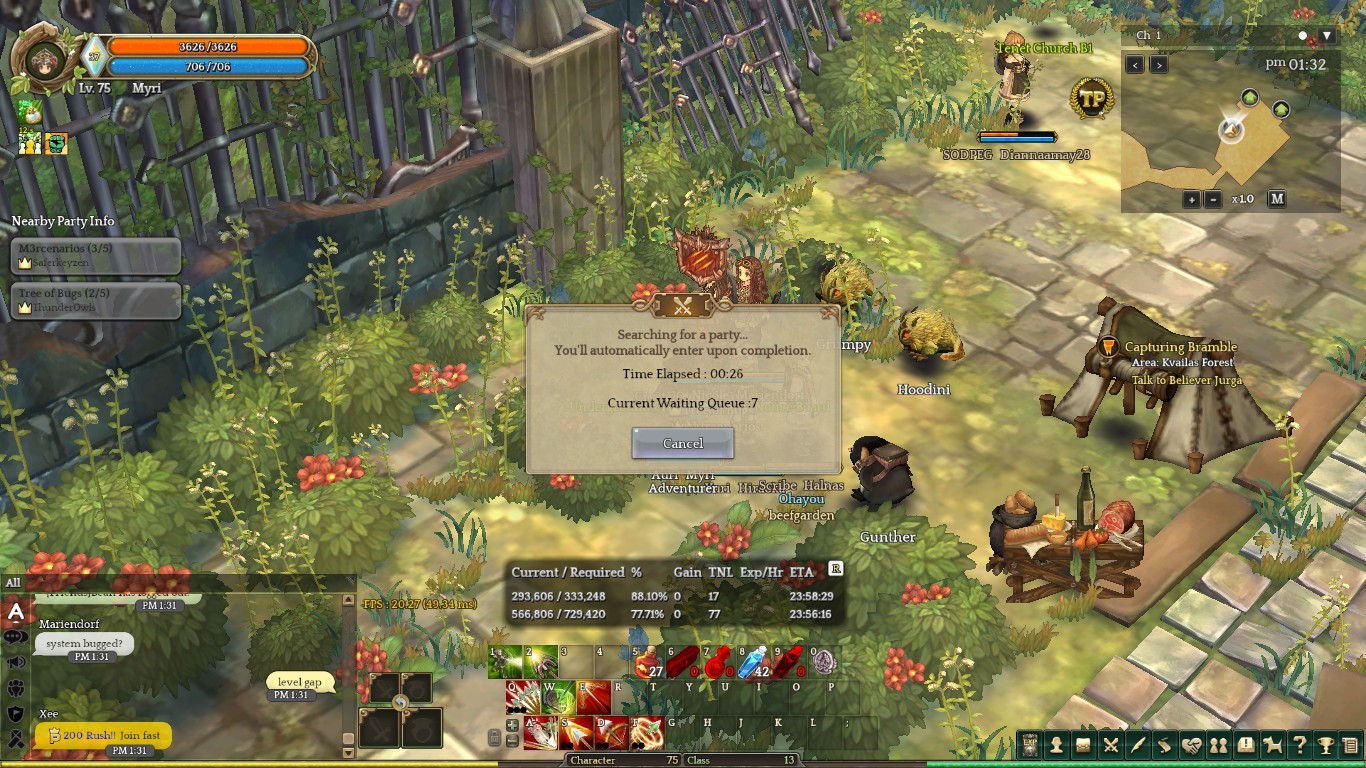Screen dimensions: 1366x768
Task: Switch chat to the speech bubbles channel
Action: (x=15, y=637)
